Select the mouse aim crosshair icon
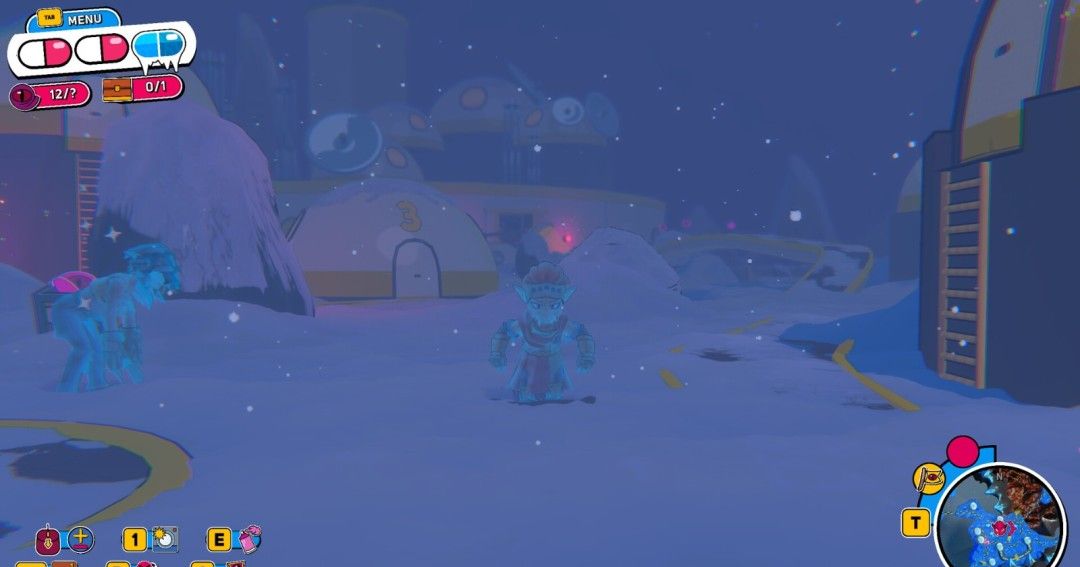 [80, 540]
